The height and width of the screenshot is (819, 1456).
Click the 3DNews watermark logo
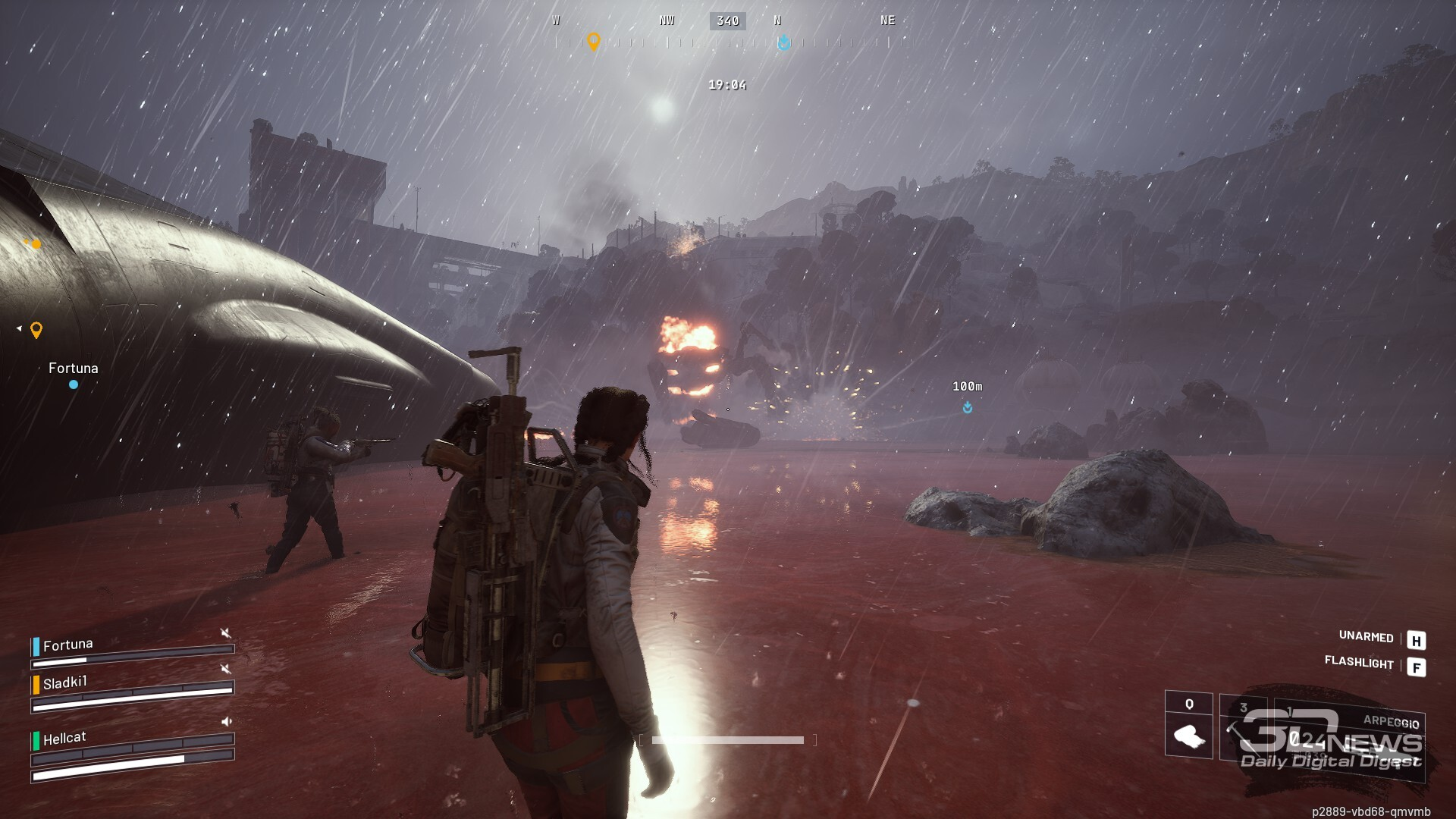tap(1332, 739)
